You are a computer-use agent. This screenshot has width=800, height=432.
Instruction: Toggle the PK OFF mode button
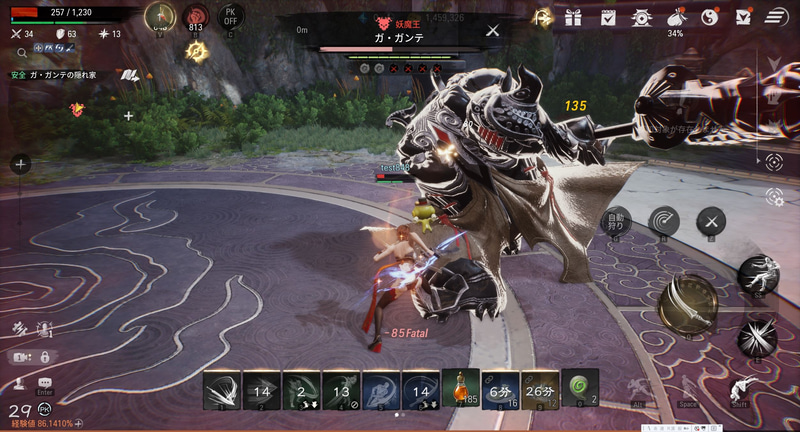coord(232,17)
